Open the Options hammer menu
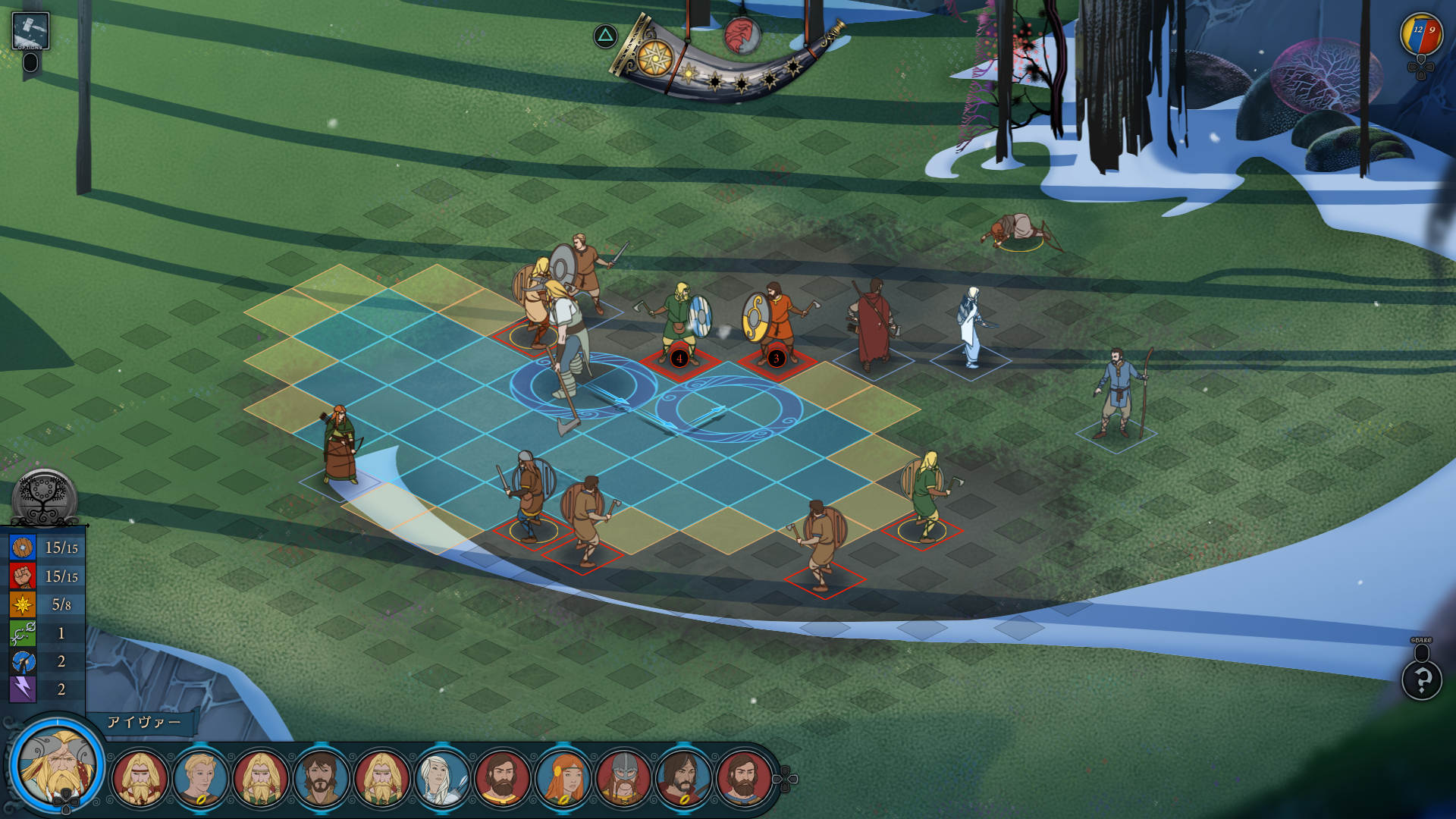This screenshot has width=1456, height=819. click(30, 31)
